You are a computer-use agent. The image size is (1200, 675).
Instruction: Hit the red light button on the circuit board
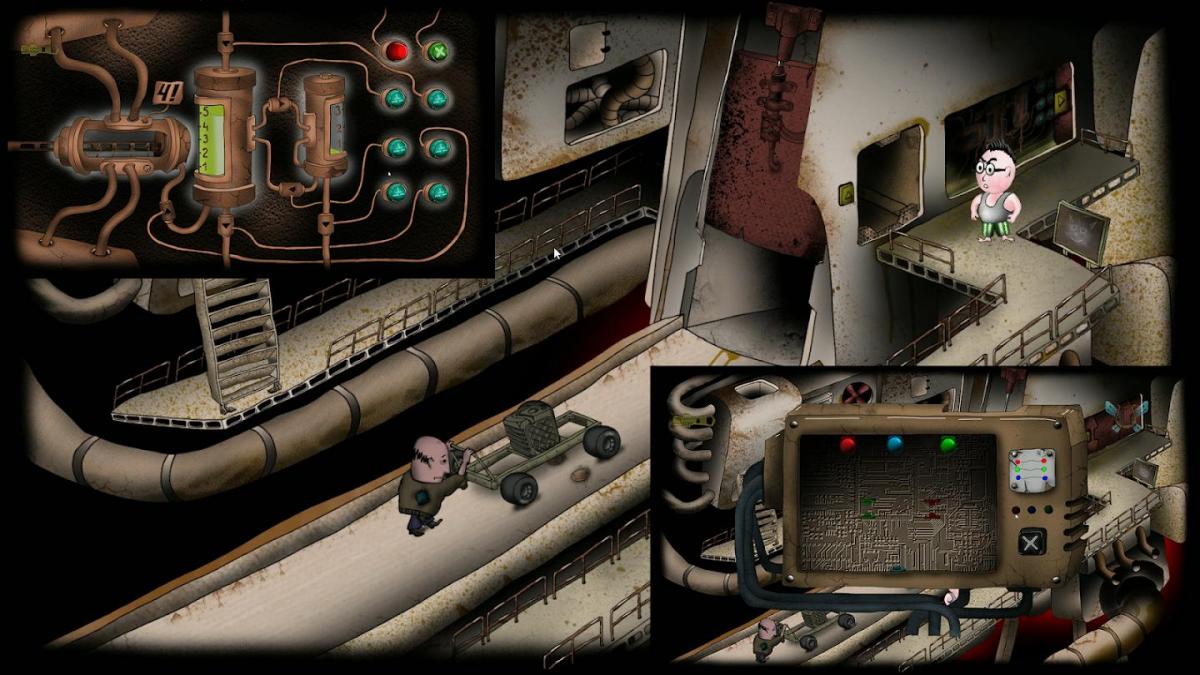848,445
